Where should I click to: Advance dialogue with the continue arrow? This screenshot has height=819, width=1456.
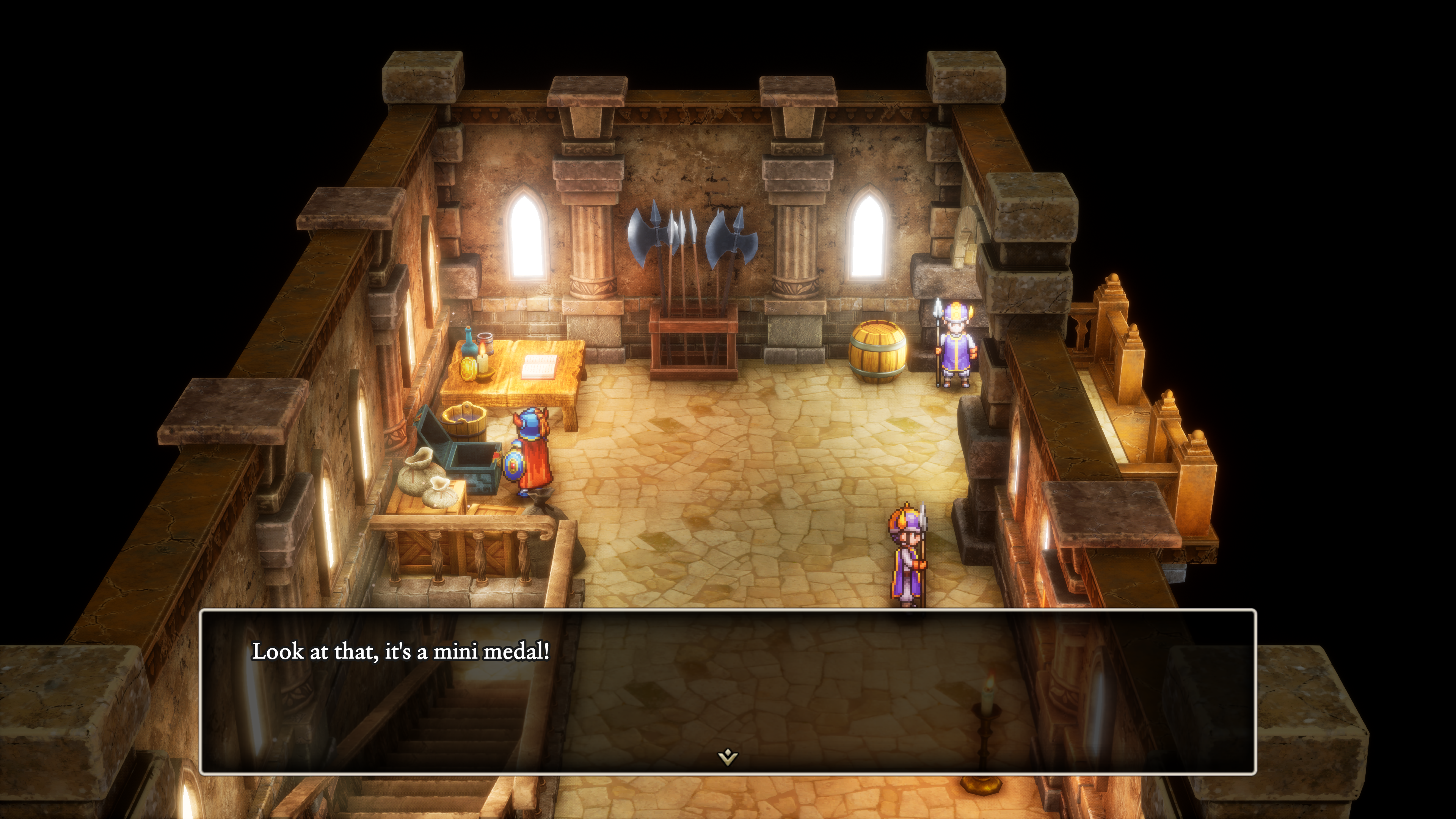click(x=728, y=756)
